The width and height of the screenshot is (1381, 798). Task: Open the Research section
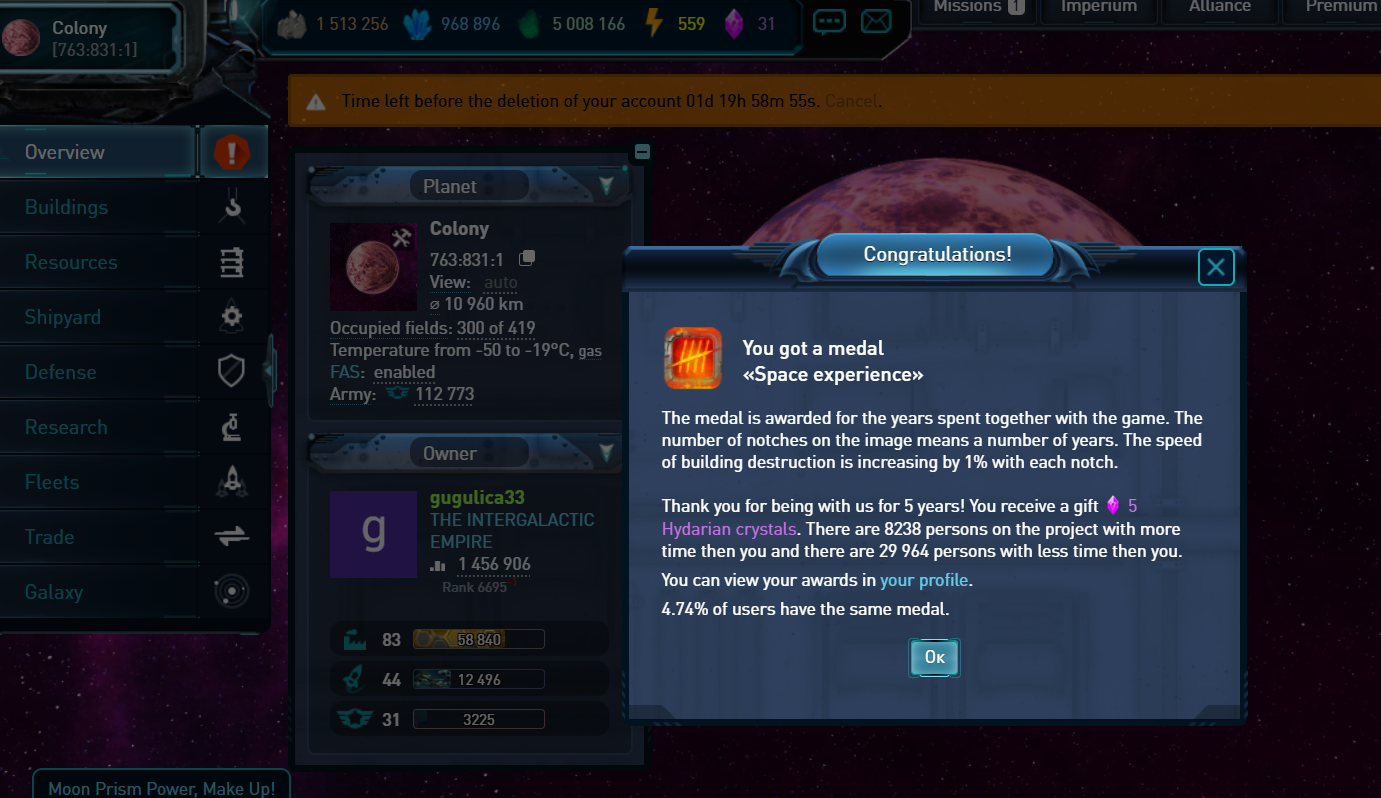click(x=66, y=427)
